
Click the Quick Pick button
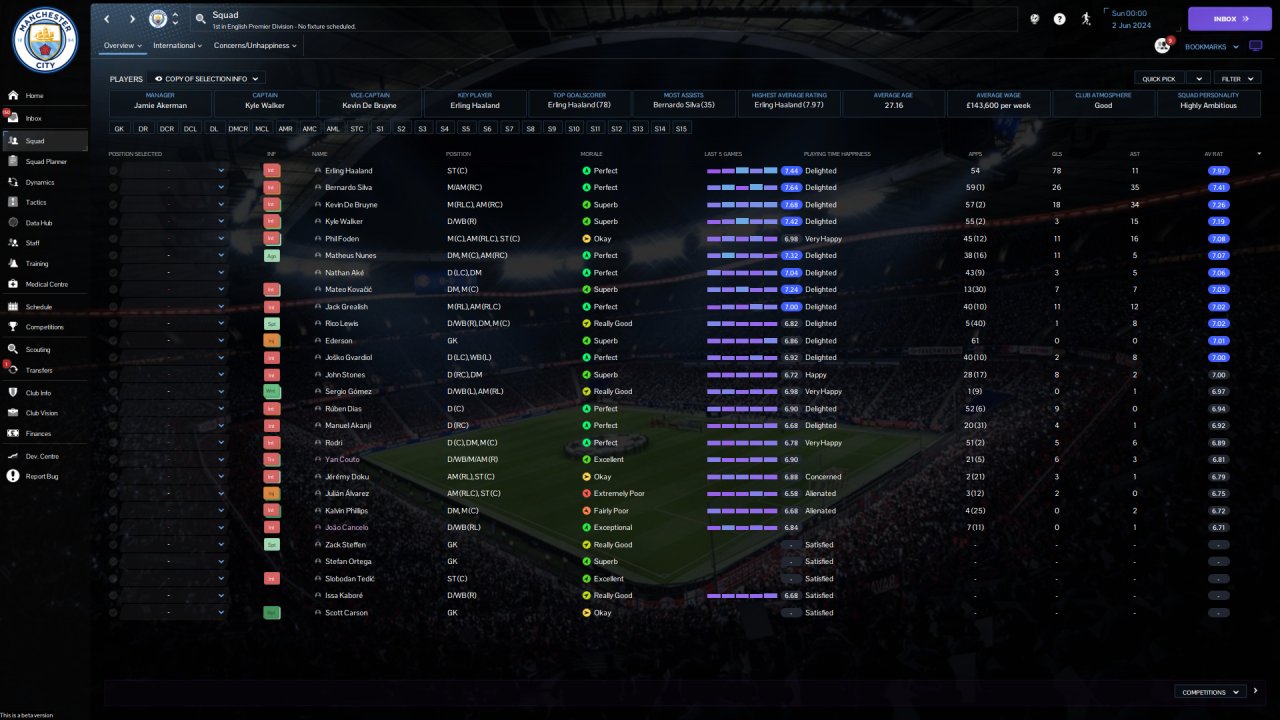[1159, 78]
